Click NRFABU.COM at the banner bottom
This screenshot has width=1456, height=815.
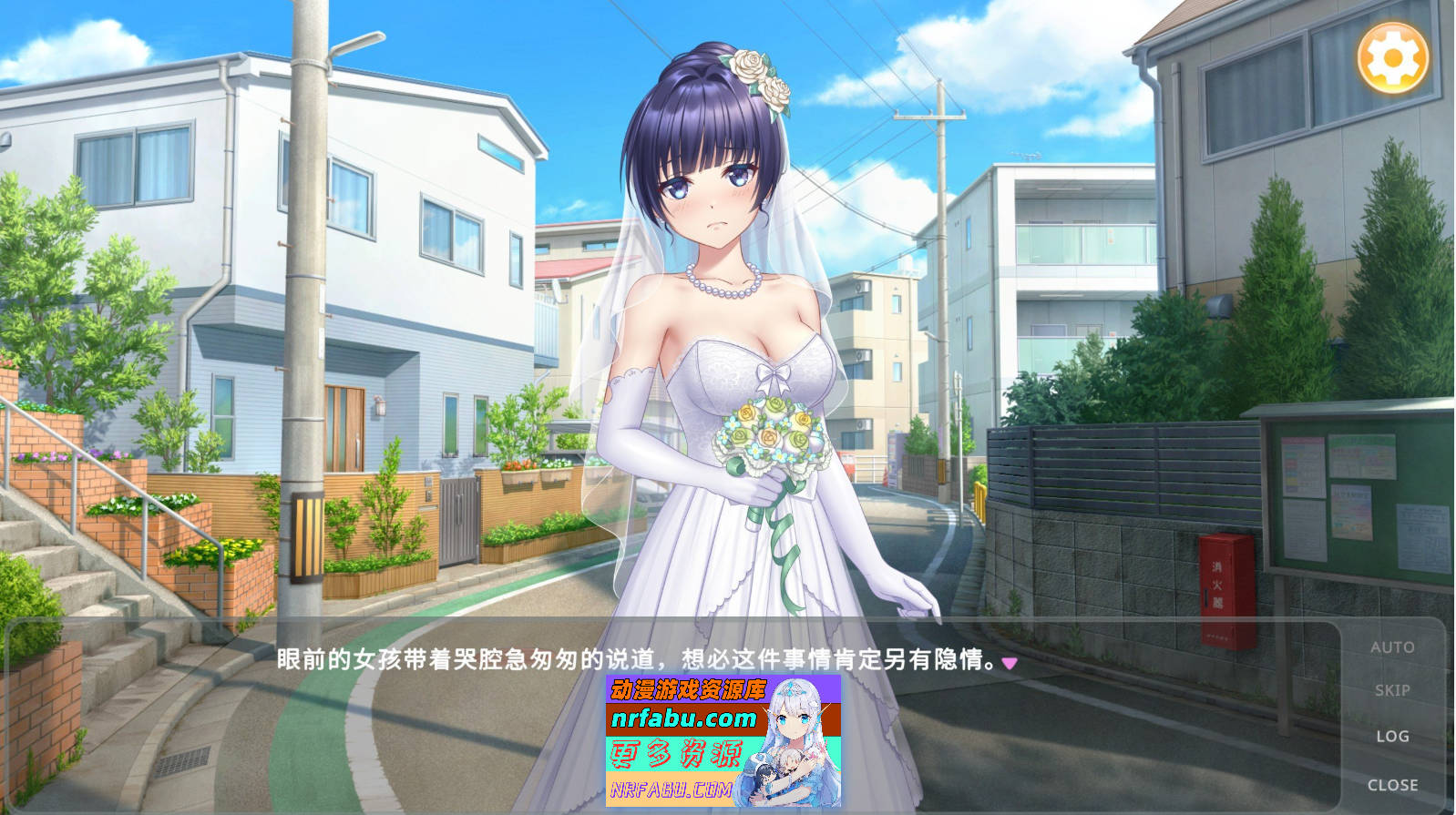point(671,790)
